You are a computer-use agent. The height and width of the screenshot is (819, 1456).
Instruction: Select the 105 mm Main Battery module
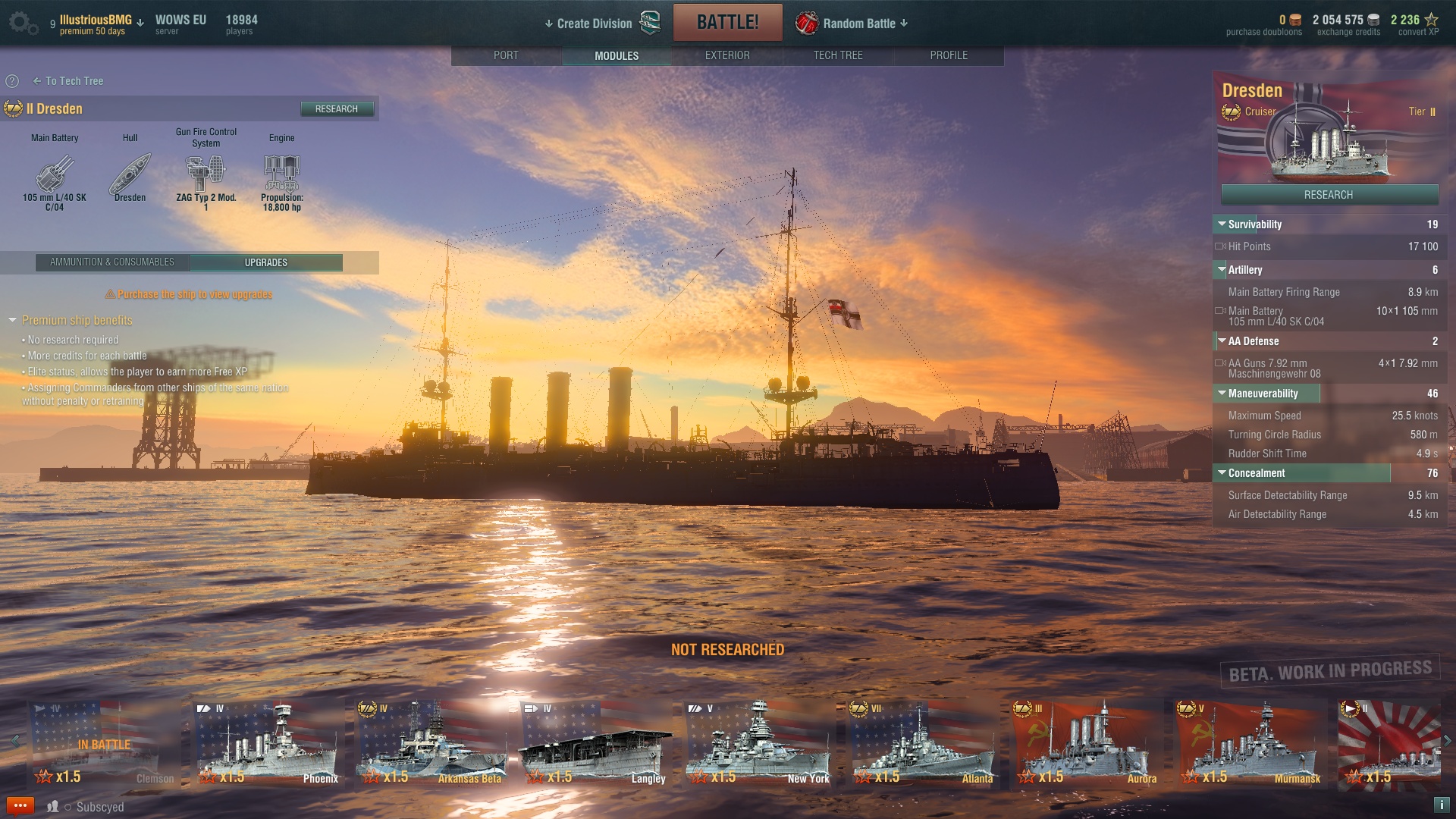tap(55, 175)
